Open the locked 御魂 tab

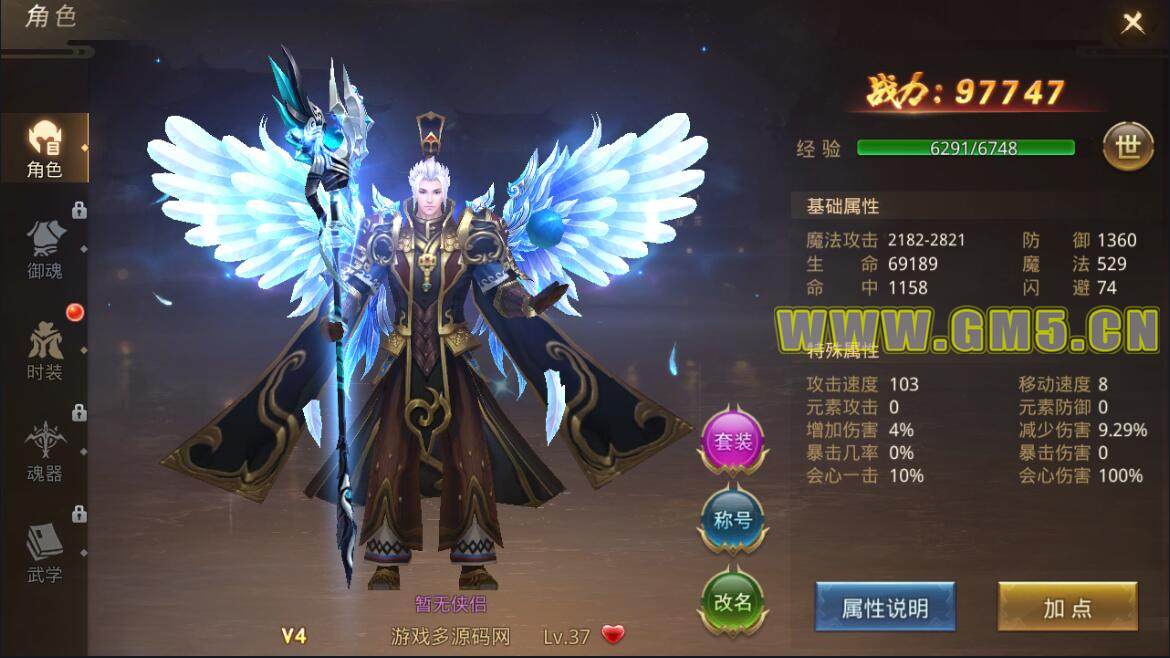pos(45,248)
